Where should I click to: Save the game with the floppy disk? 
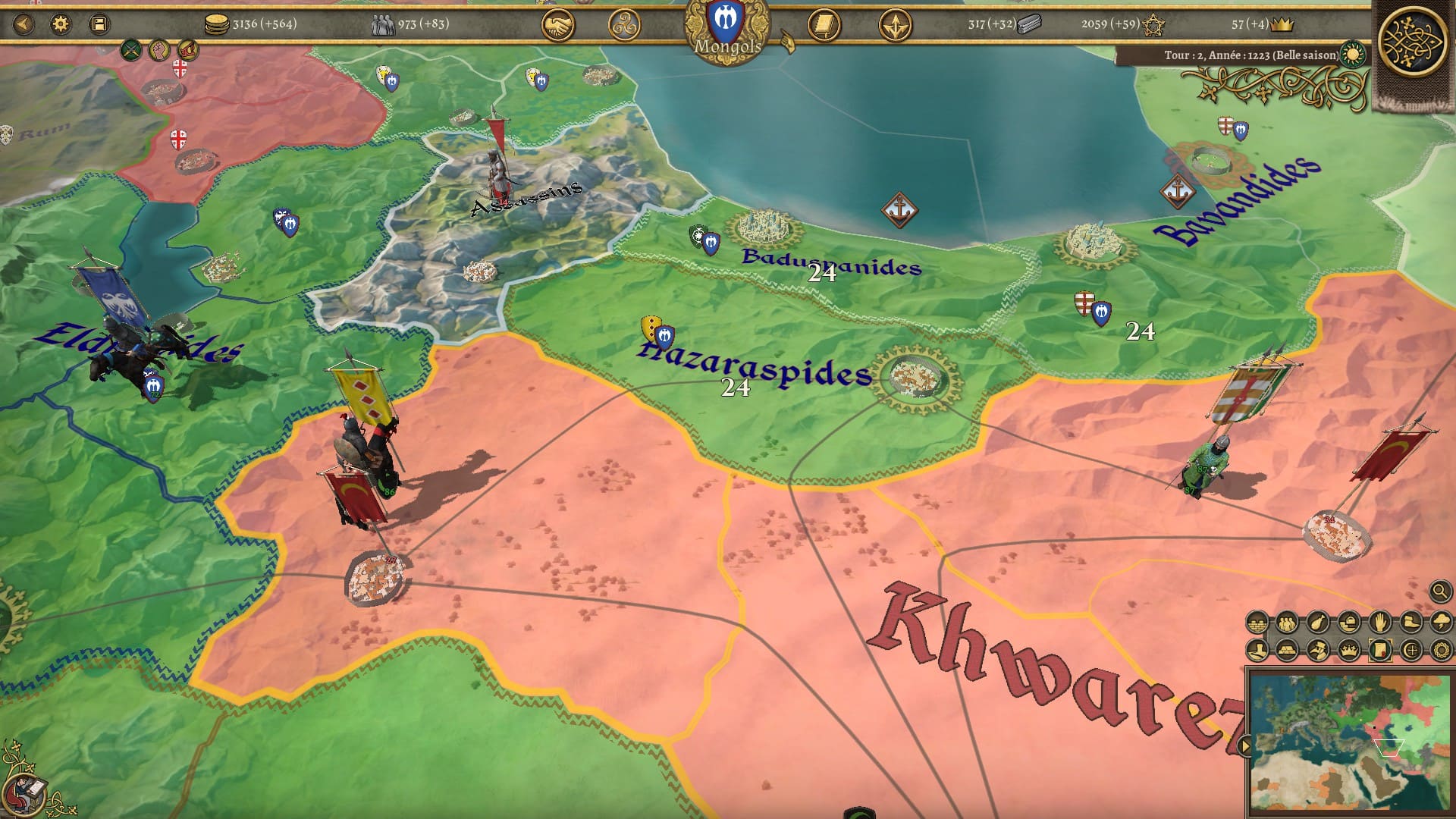tap(99, 24)
